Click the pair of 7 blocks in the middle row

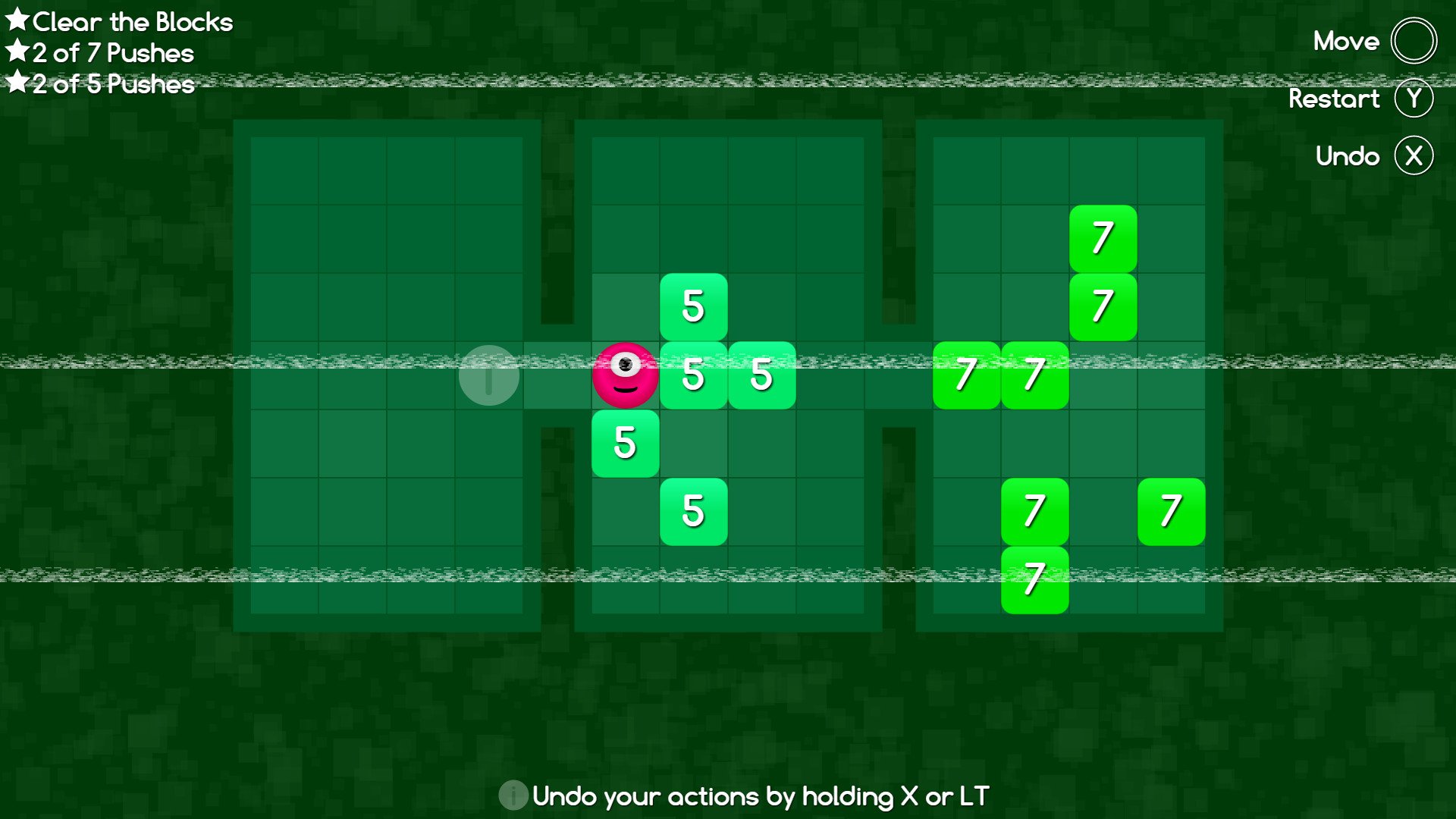point(1001,374)
